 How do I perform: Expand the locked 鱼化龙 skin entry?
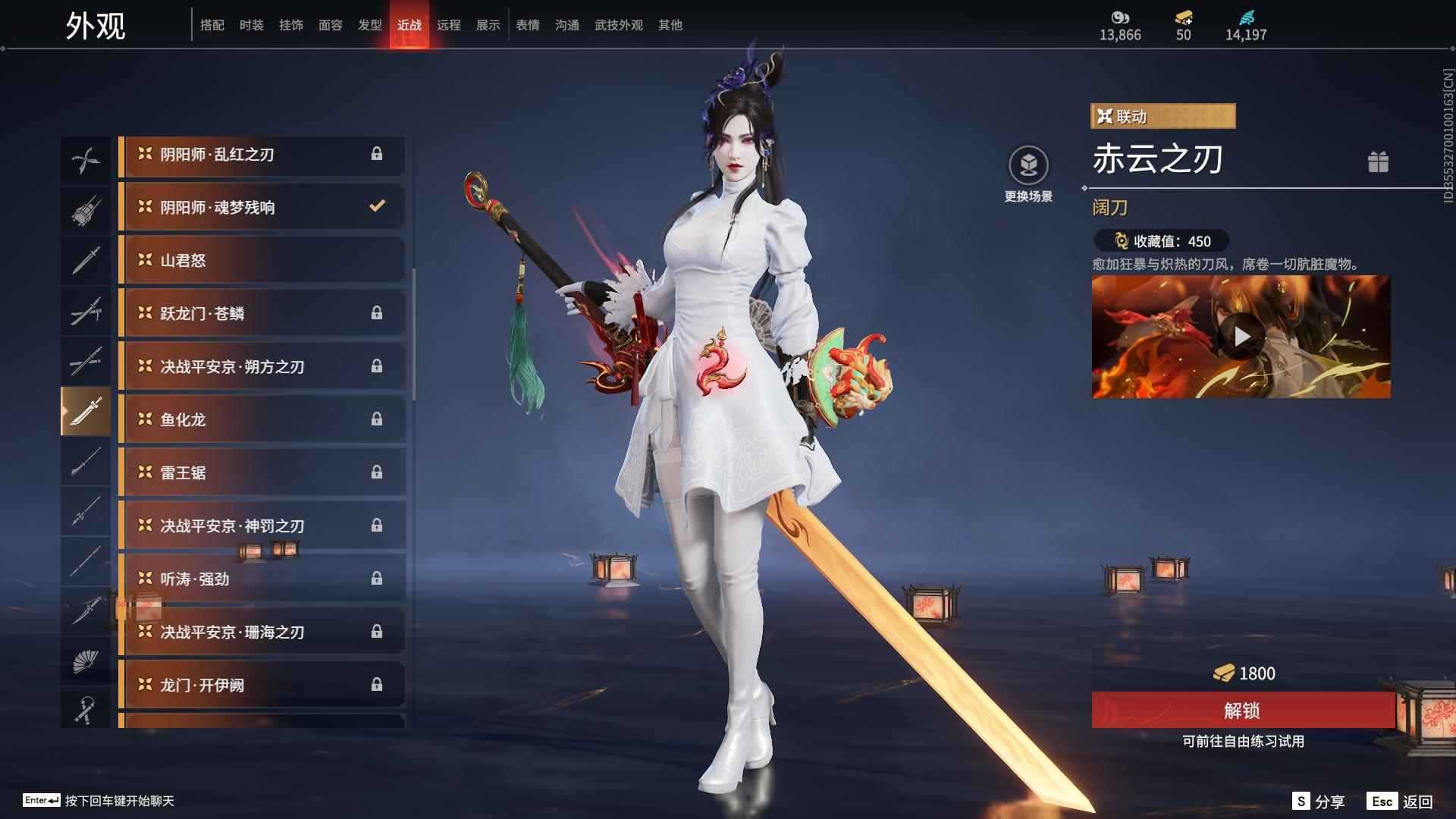262,419
